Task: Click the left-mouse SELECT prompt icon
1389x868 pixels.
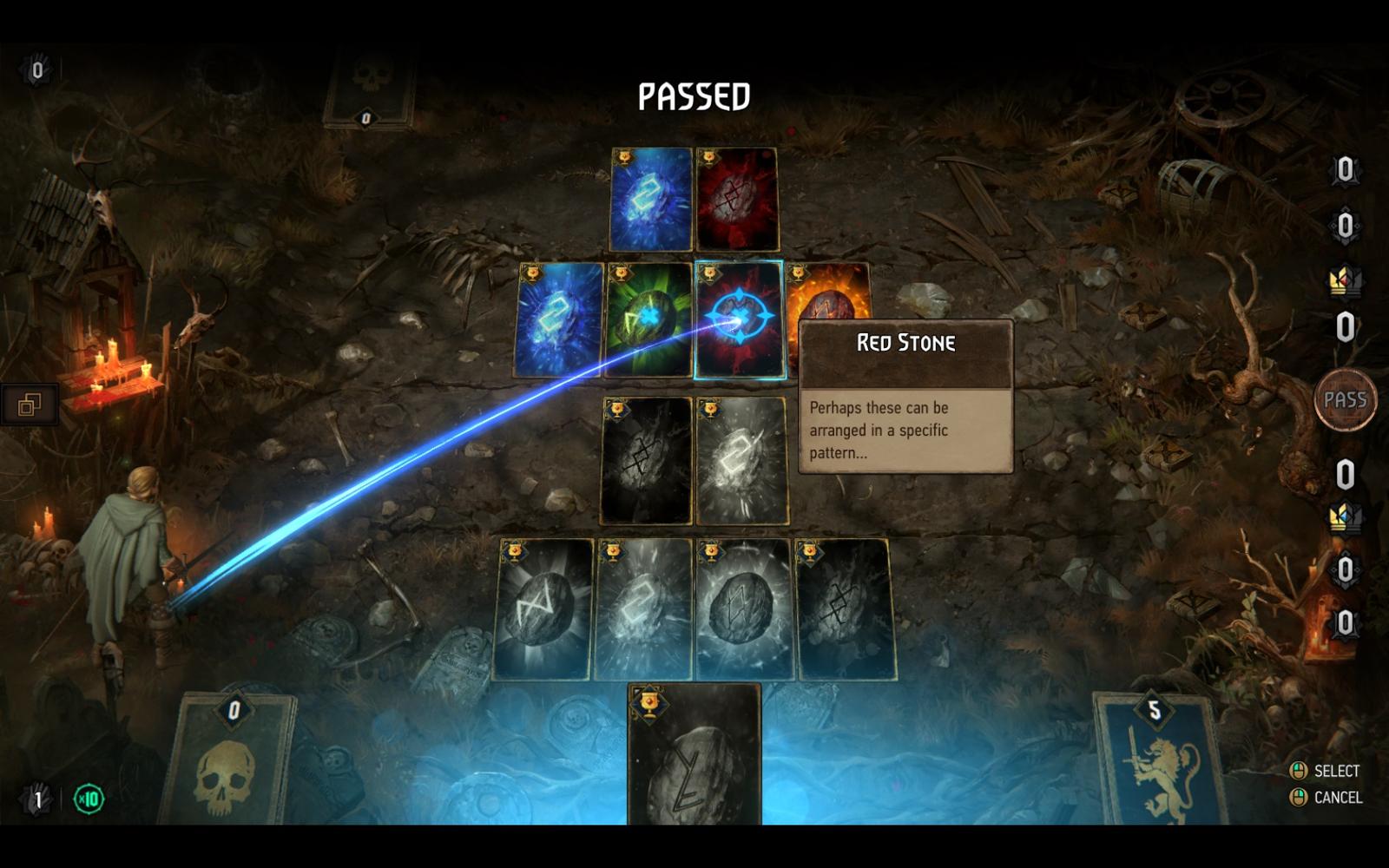Action: tap(1299, 769)
